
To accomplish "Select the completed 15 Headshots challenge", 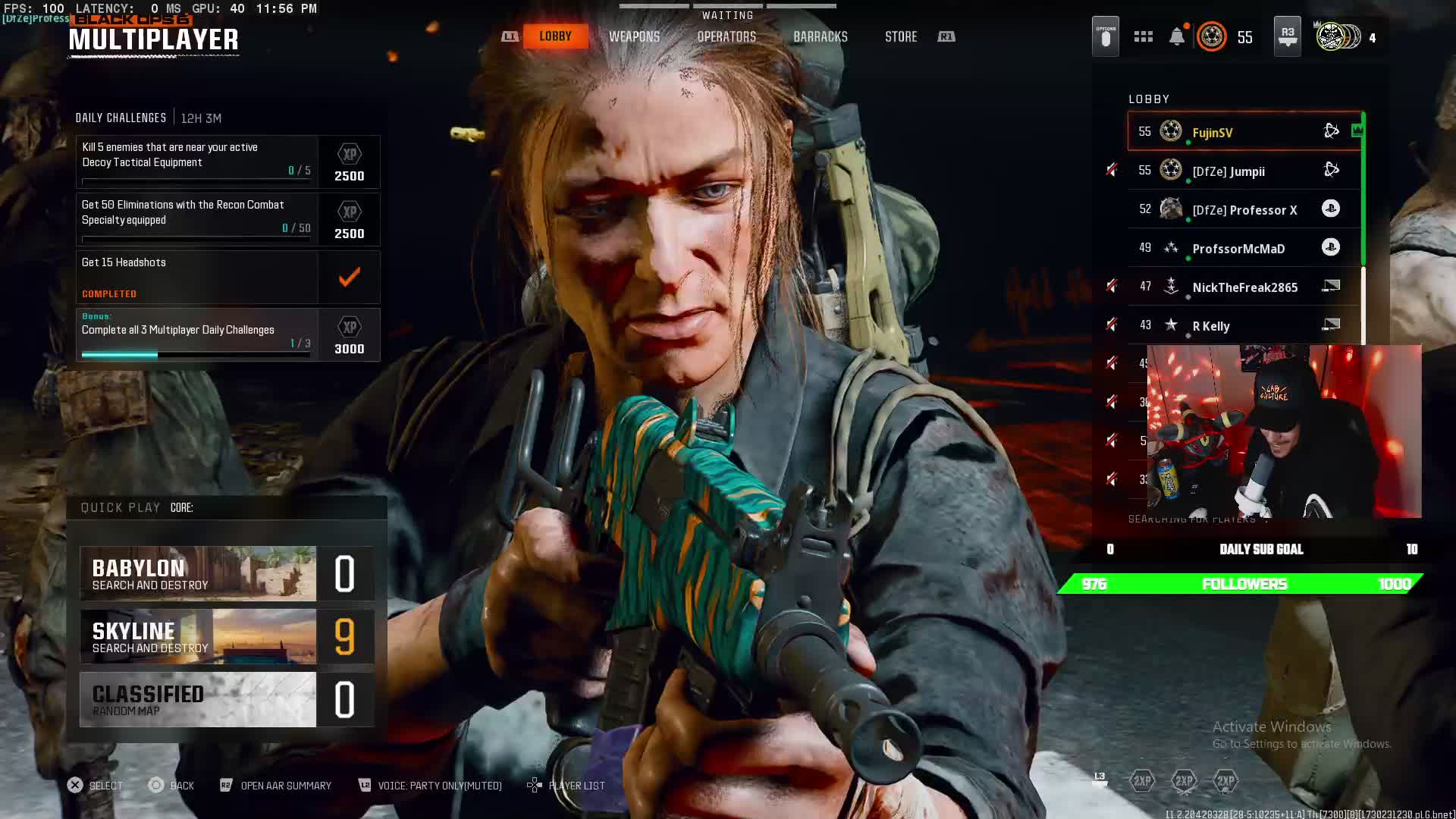I will pyautogui.click(x=227, y=278).
